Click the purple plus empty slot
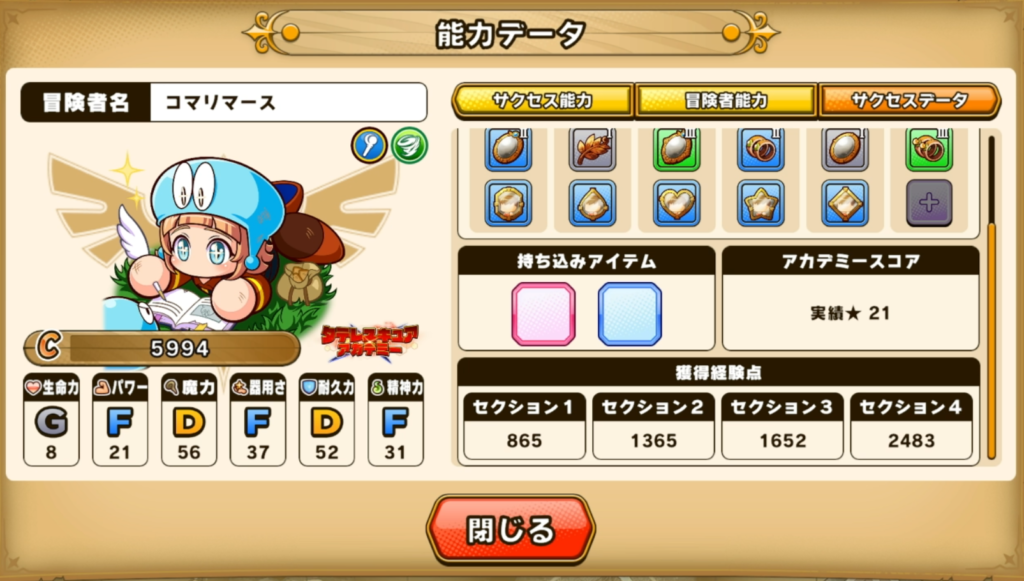The image size is (1024, 581). (929, 202)
